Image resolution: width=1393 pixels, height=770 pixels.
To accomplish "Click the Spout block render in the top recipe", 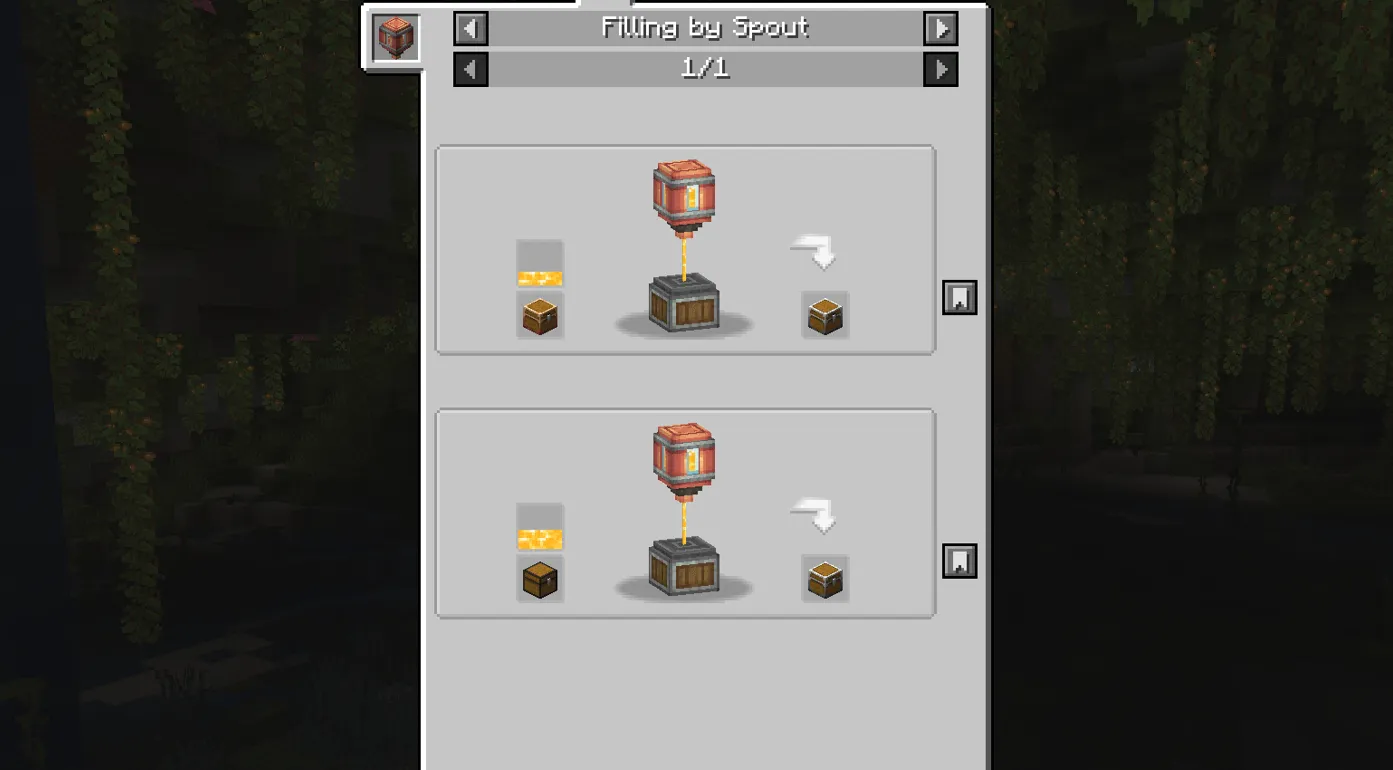I will [685, 195].
